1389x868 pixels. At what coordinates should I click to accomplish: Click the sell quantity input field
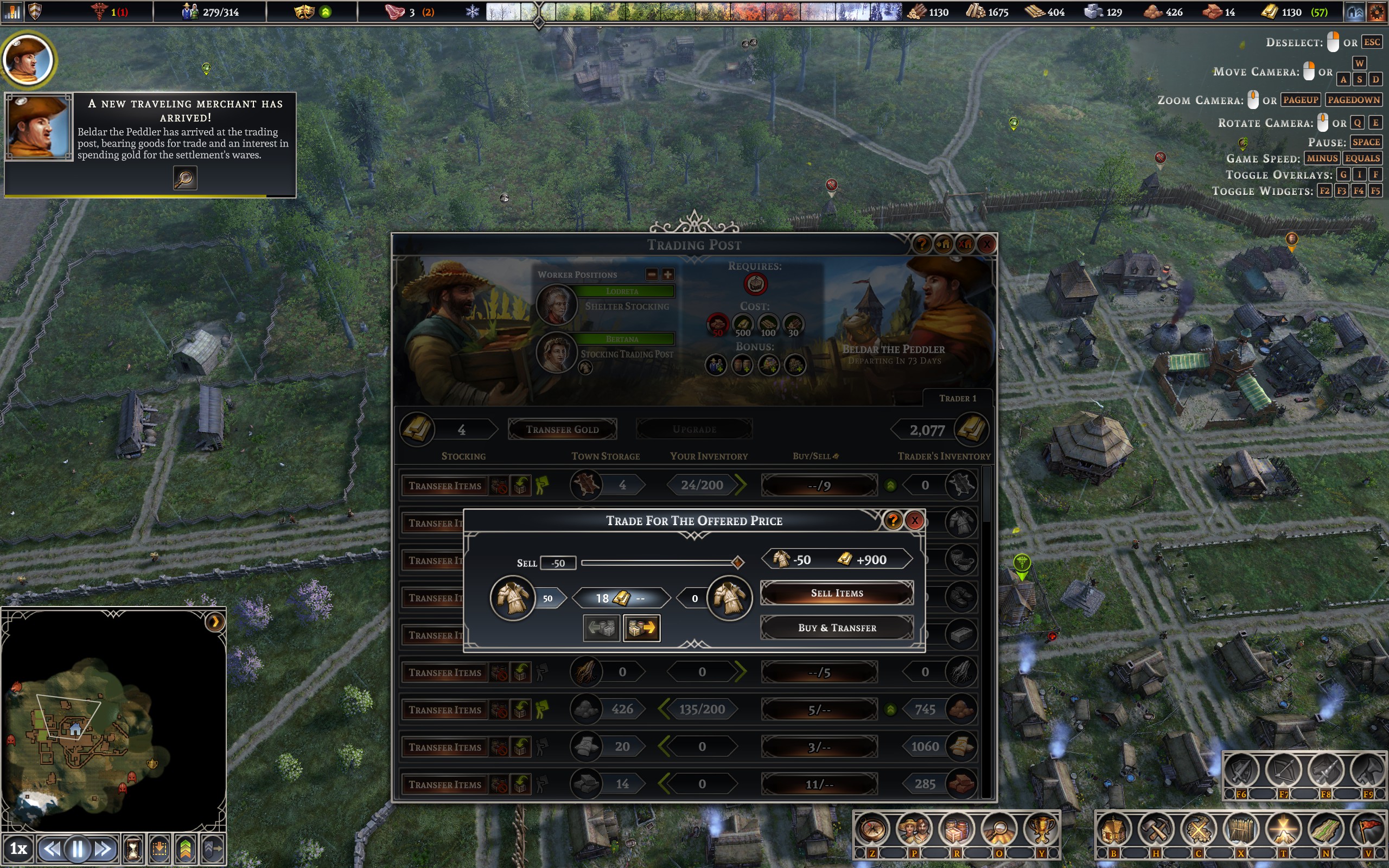(558, 563)
